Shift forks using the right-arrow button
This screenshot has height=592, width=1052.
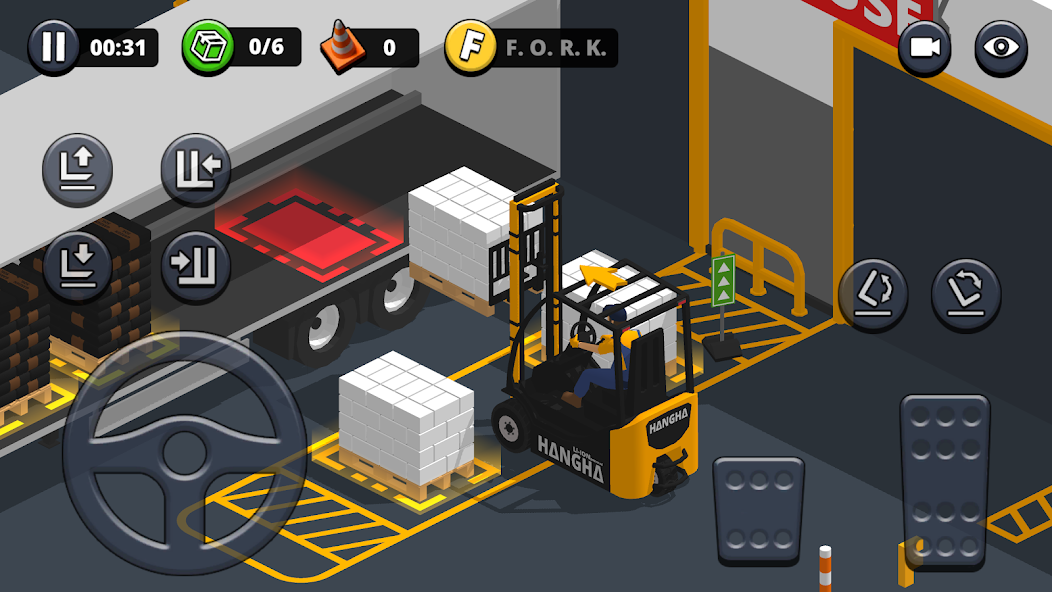coord(196,266)
